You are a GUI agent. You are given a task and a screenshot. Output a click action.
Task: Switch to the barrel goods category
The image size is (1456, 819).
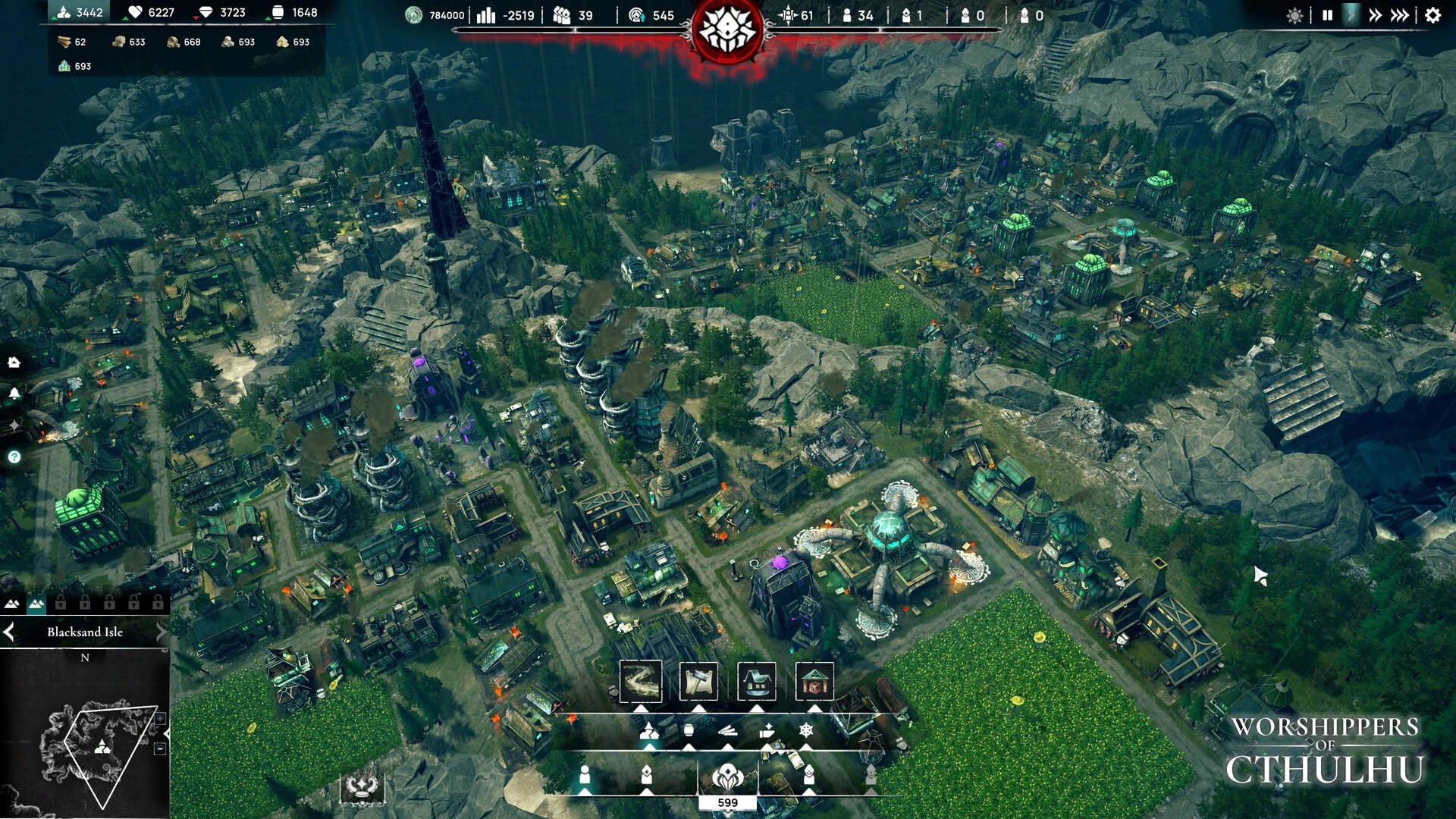point(689,730)
